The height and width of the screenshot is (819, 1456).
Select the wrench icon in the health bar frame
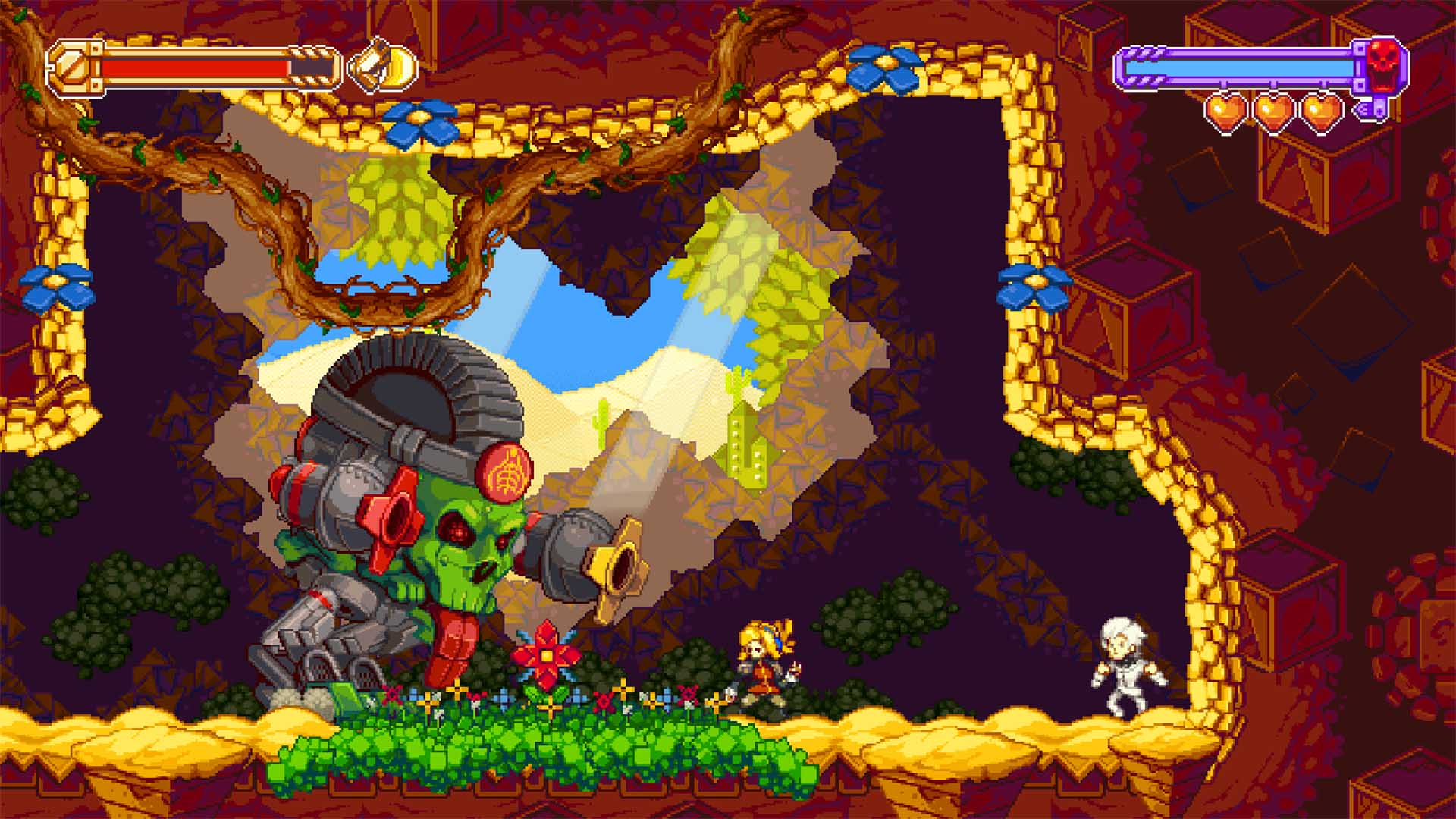(x=72, y=67)
